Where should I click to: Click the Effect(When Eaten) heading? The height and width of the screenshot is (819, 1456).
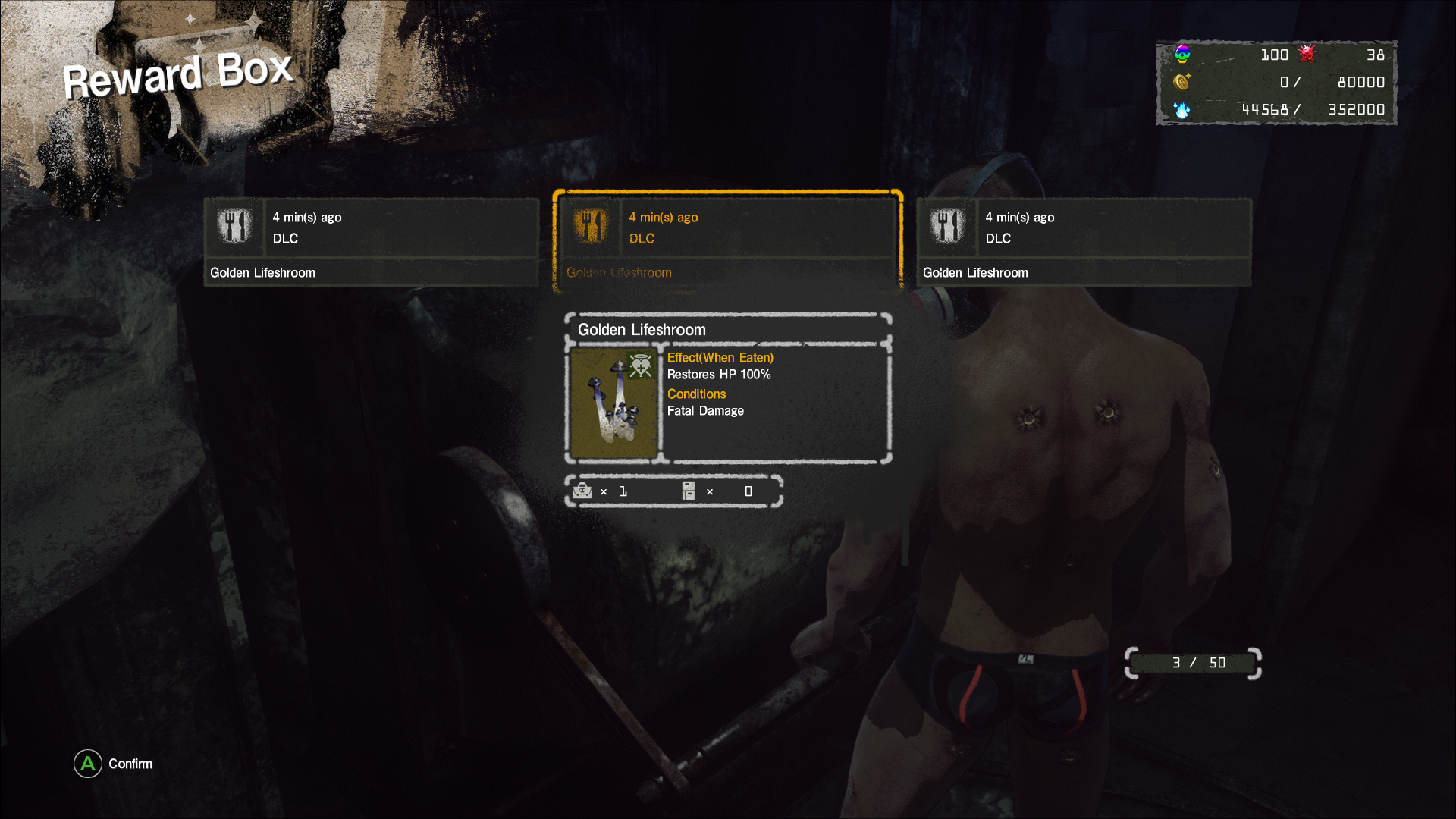click(719, 357)
